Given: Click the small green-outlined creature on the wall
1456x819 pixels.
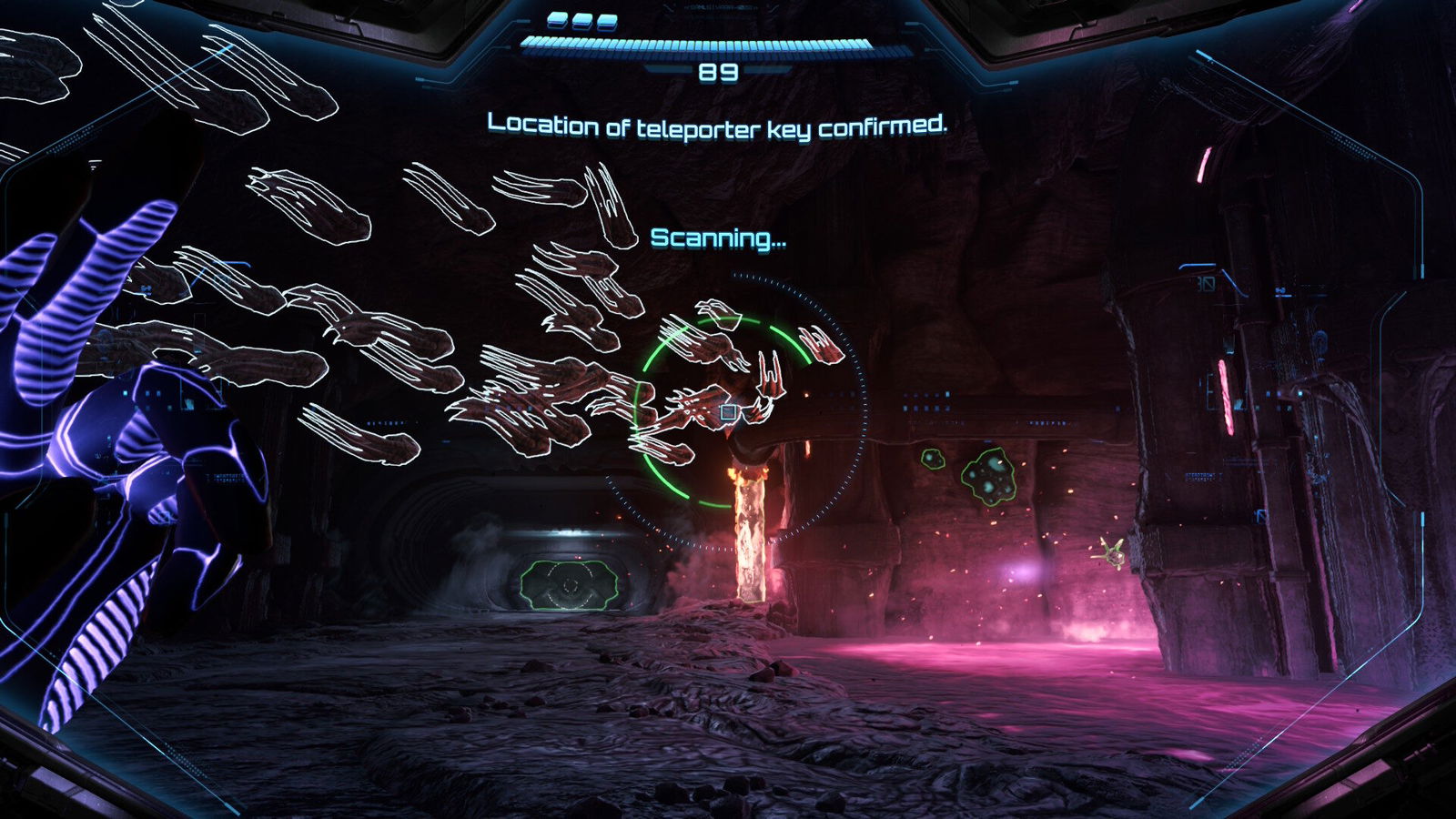Looking at the screenshot, I should [933, 459].
